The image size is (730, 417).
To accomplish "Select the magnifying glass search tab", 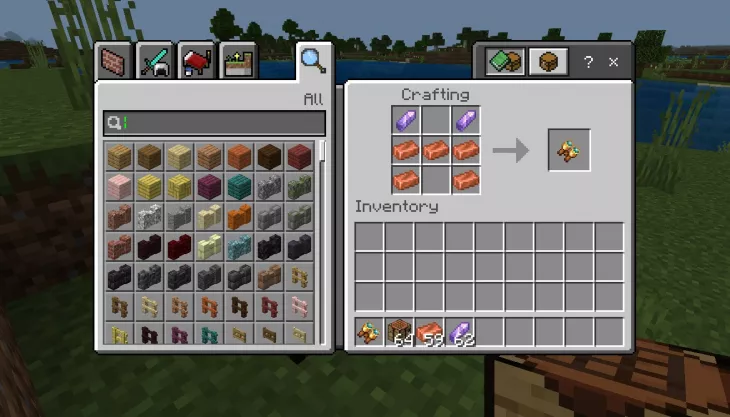I will [313, 61].
